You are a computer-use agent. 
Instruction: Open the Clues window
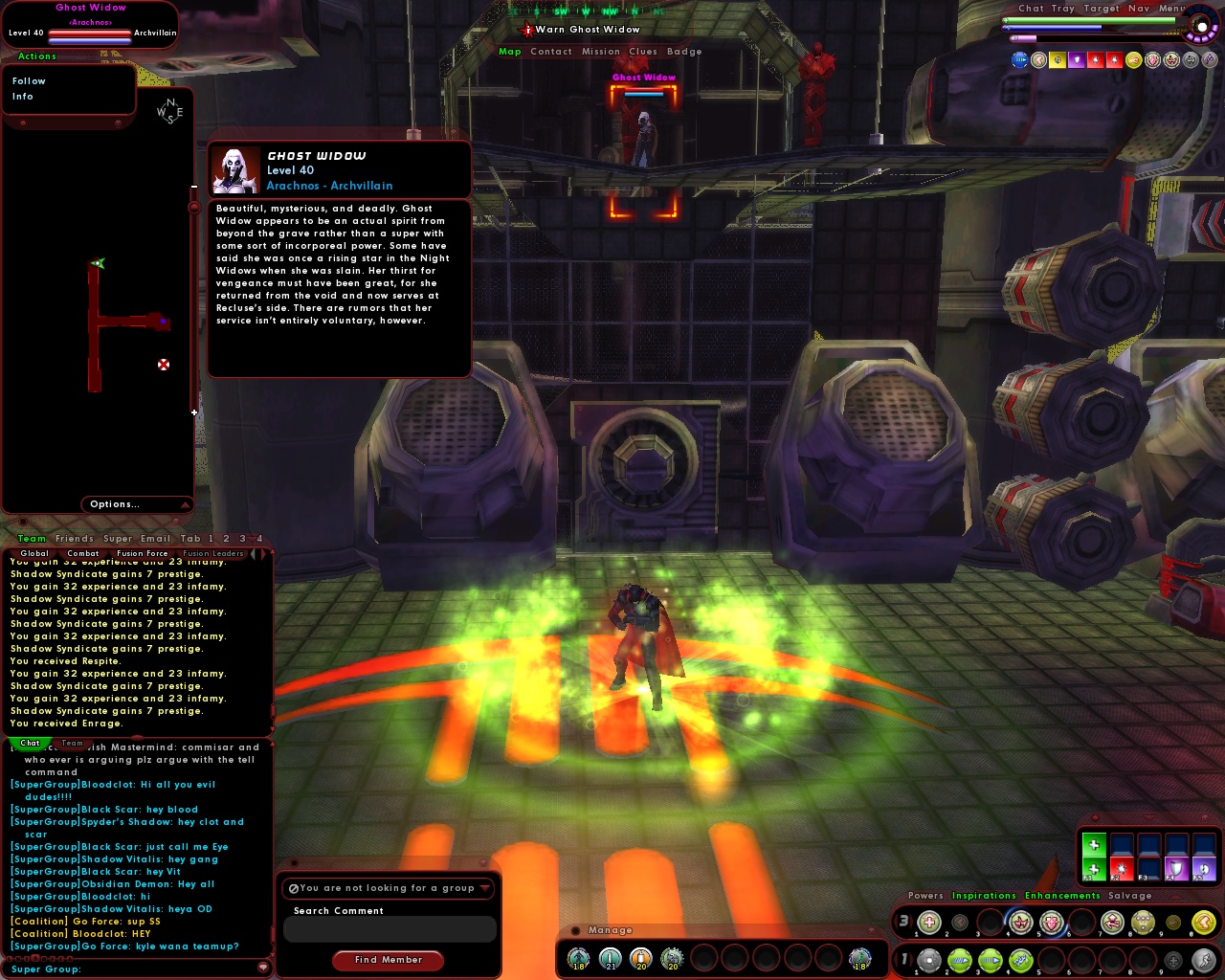click(643, 52)
